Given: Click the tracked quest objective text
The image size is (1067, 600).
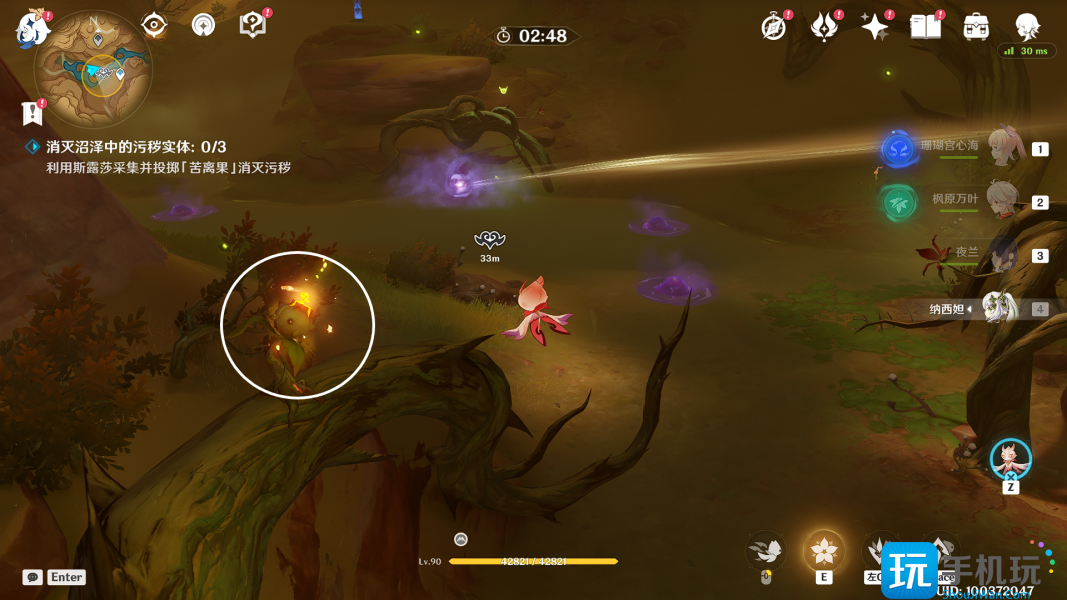Looking at the screenshot, I should pos(136,147).
